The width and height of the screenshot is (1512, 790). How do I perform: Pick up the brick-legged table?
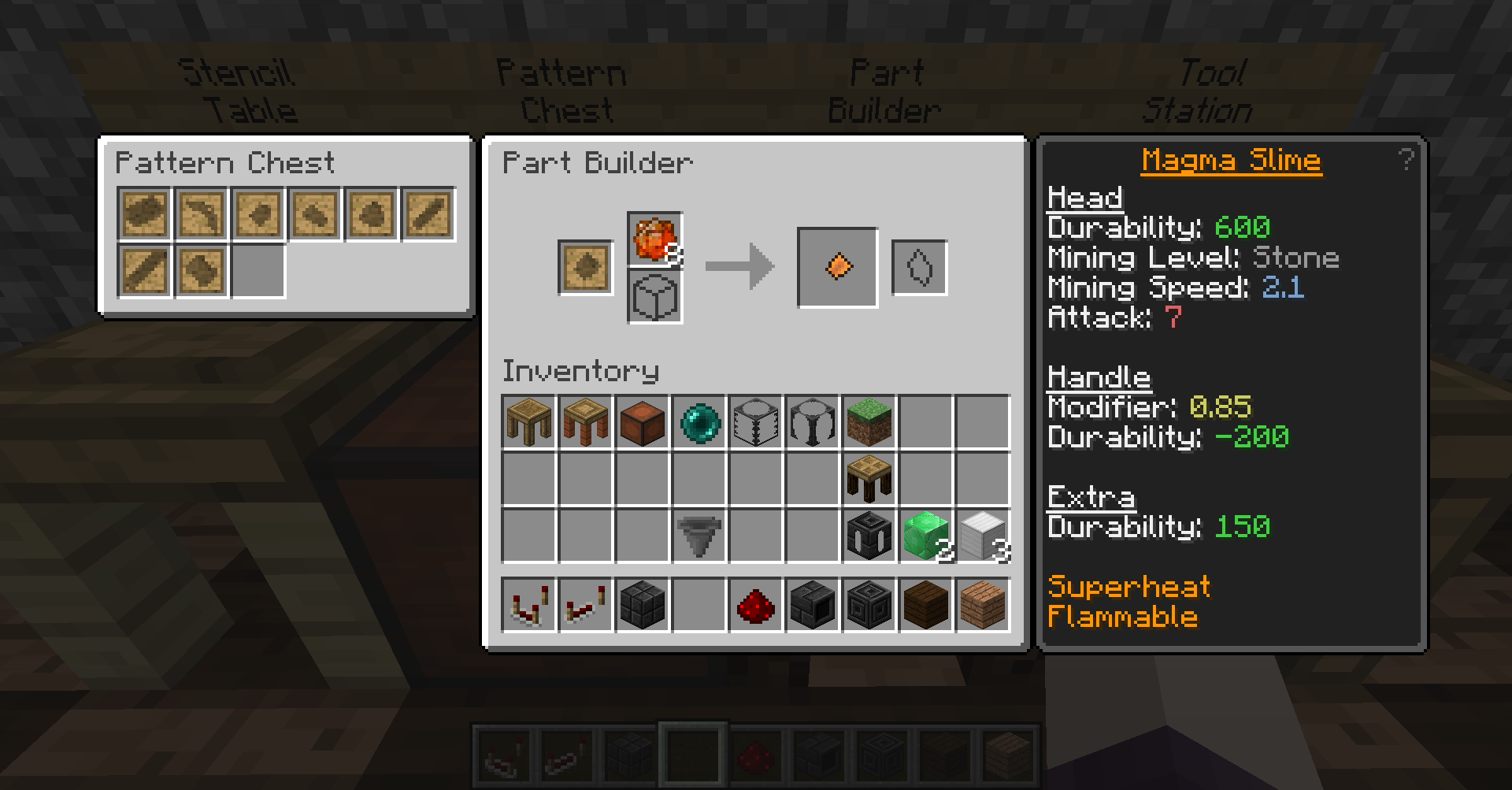586,422
